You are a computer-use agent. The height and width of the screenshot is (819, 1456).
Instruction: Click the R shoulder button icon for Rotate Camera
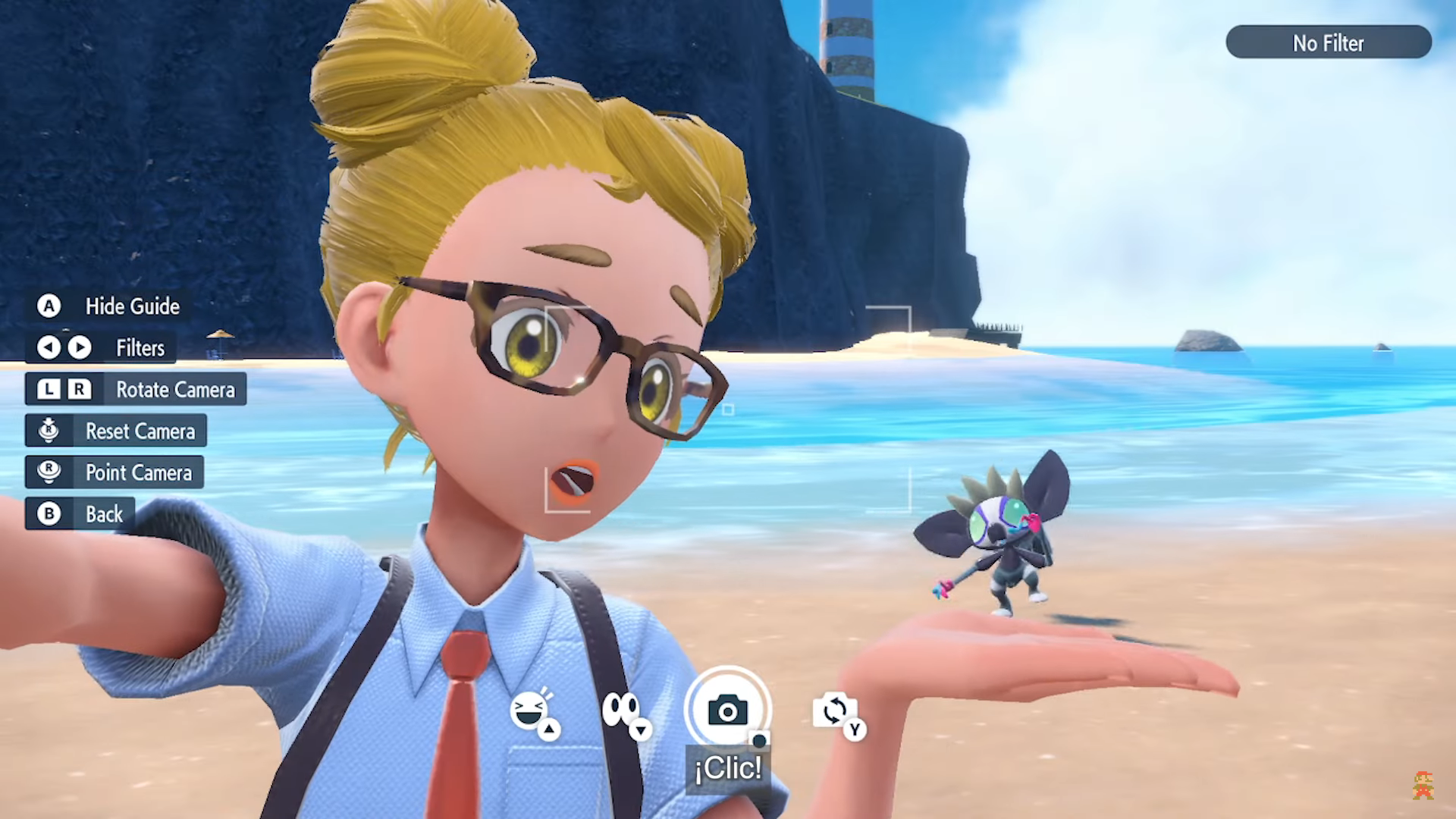pyautogui.click(x=77, y=389)
